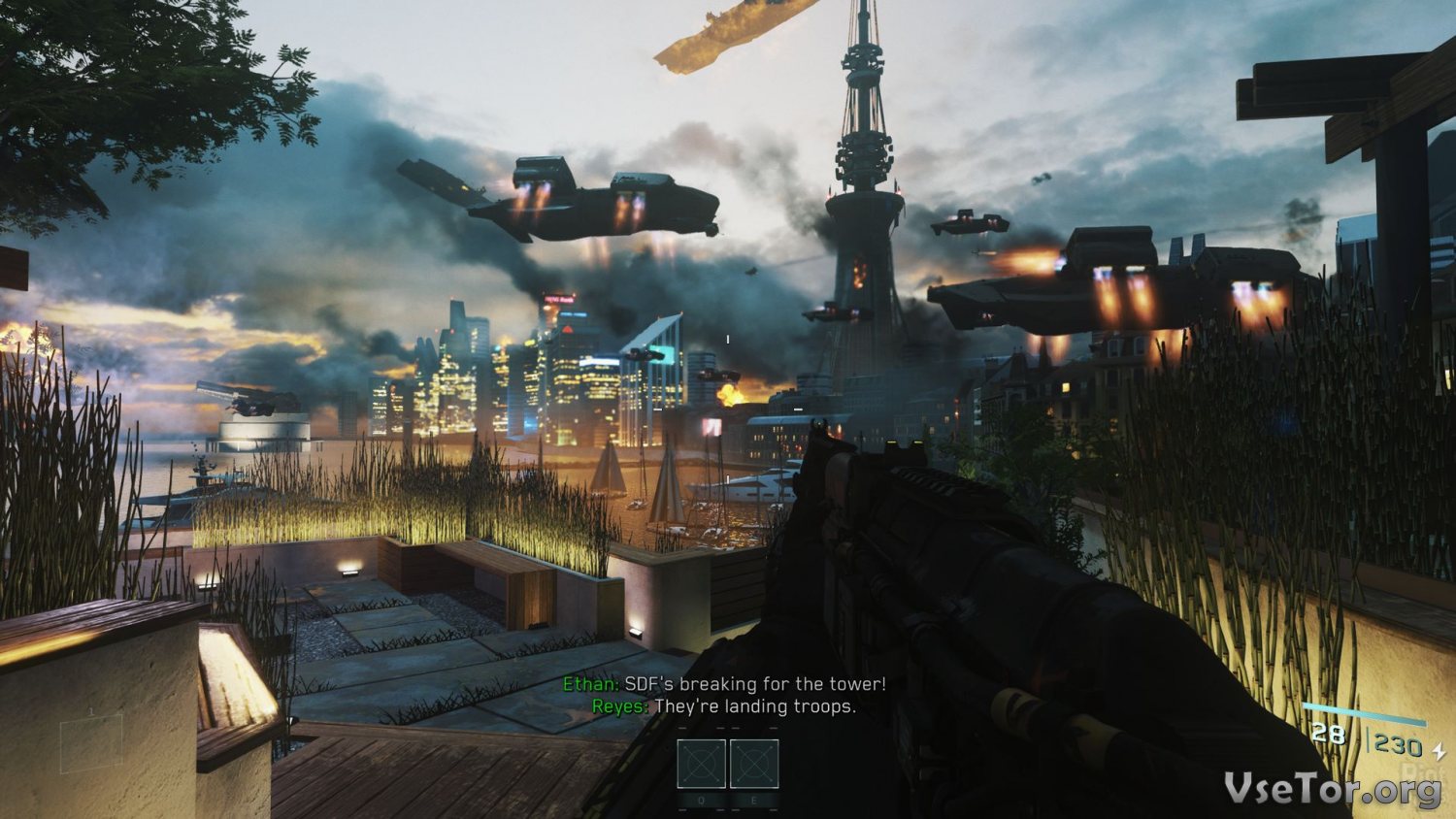Screen dimensions: 1456x819
Task: Select the equipment slot labeled Q
Action: coord(701,764)
